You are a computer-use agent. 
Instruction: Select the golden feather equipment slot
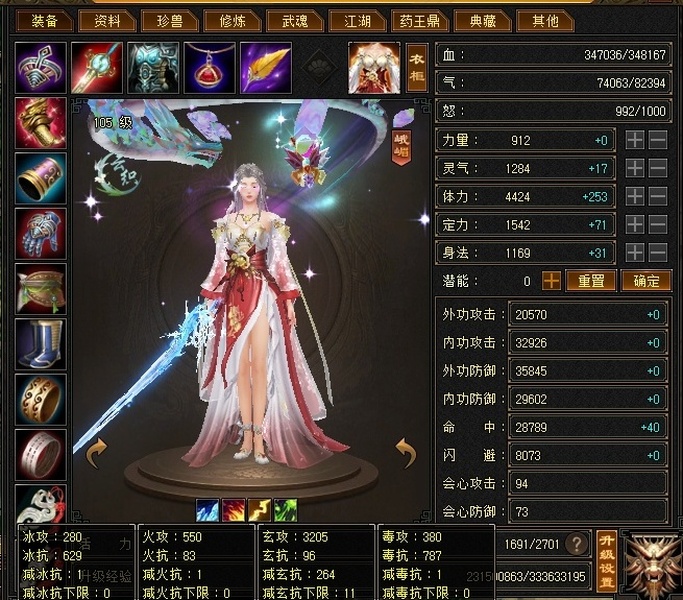pyautogui.click(x=264, y=67)
